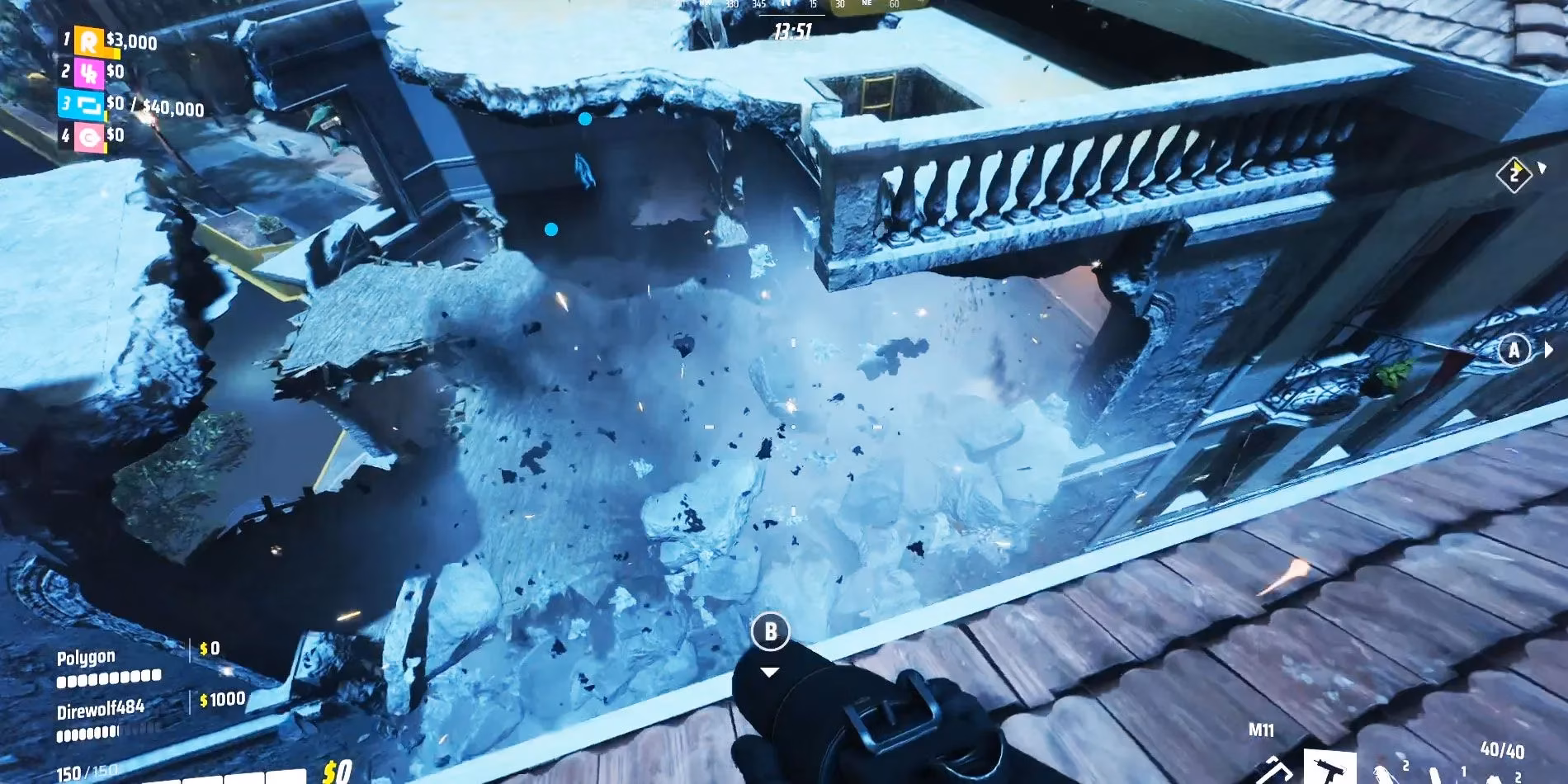Toggle the cashout station 2 diamond marker
This screenshot has width=1568, height=784.
point(1516,172)
